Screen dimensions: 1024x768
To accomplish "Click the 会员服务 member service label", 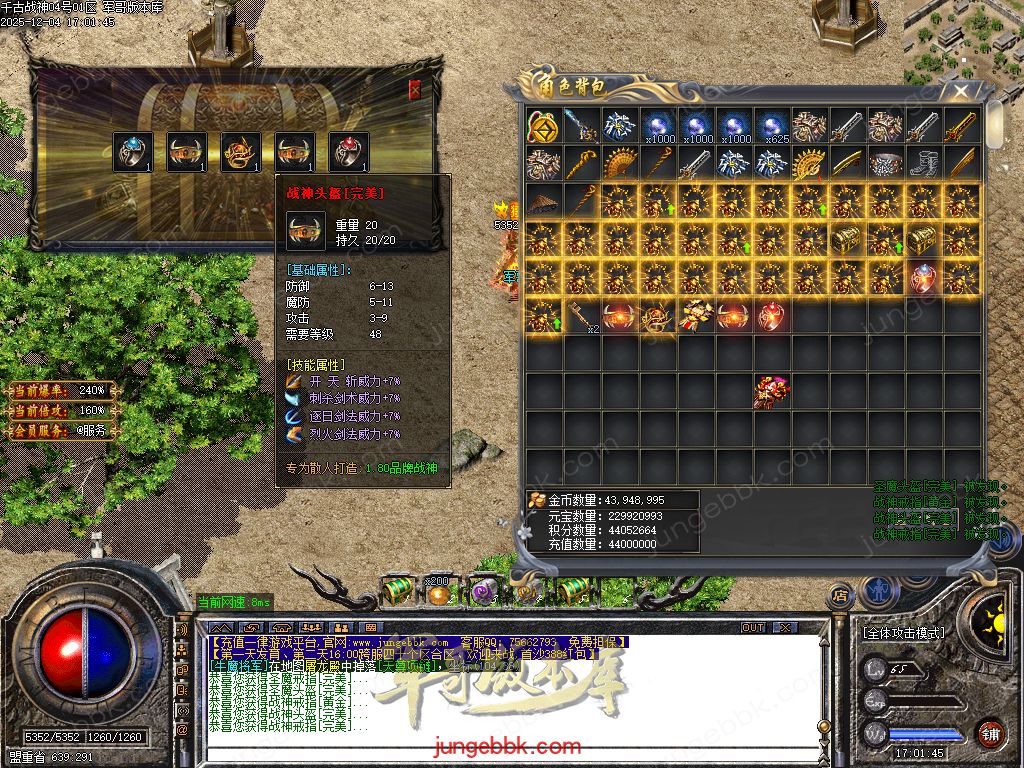I will [62, 431].
